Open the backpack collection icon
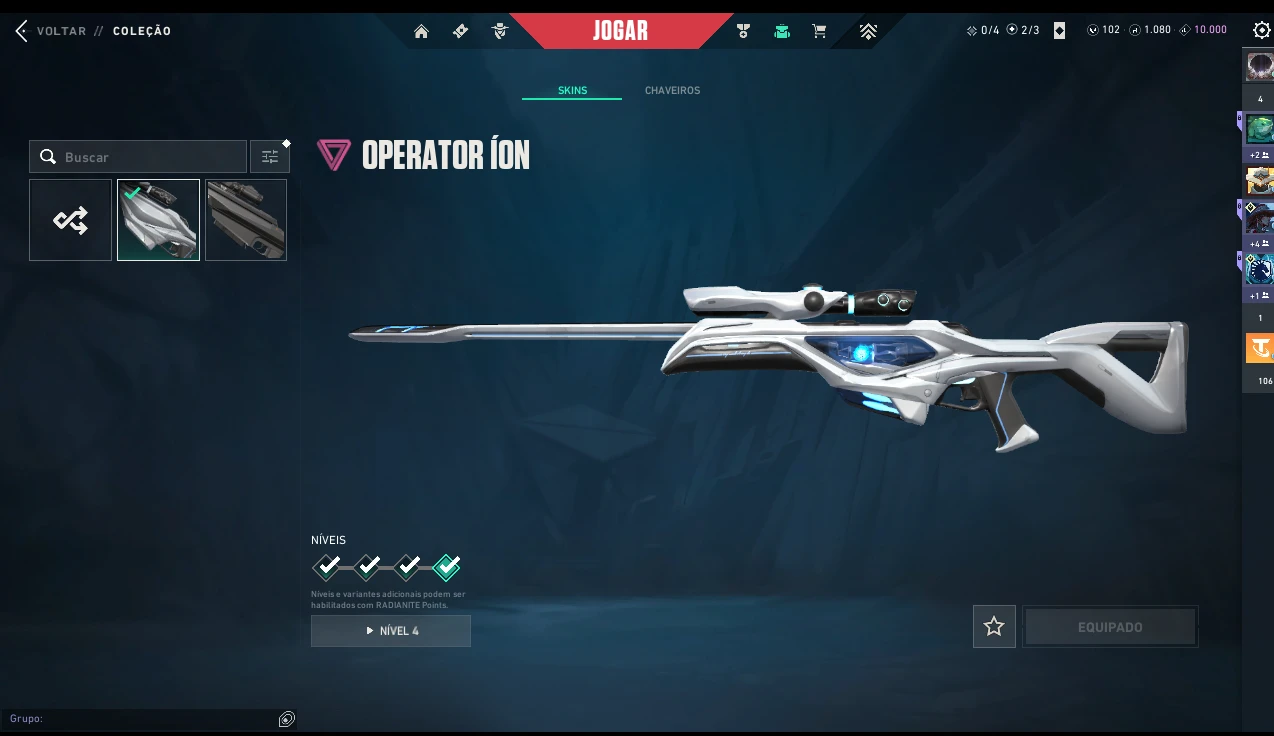 pos(782,31)
